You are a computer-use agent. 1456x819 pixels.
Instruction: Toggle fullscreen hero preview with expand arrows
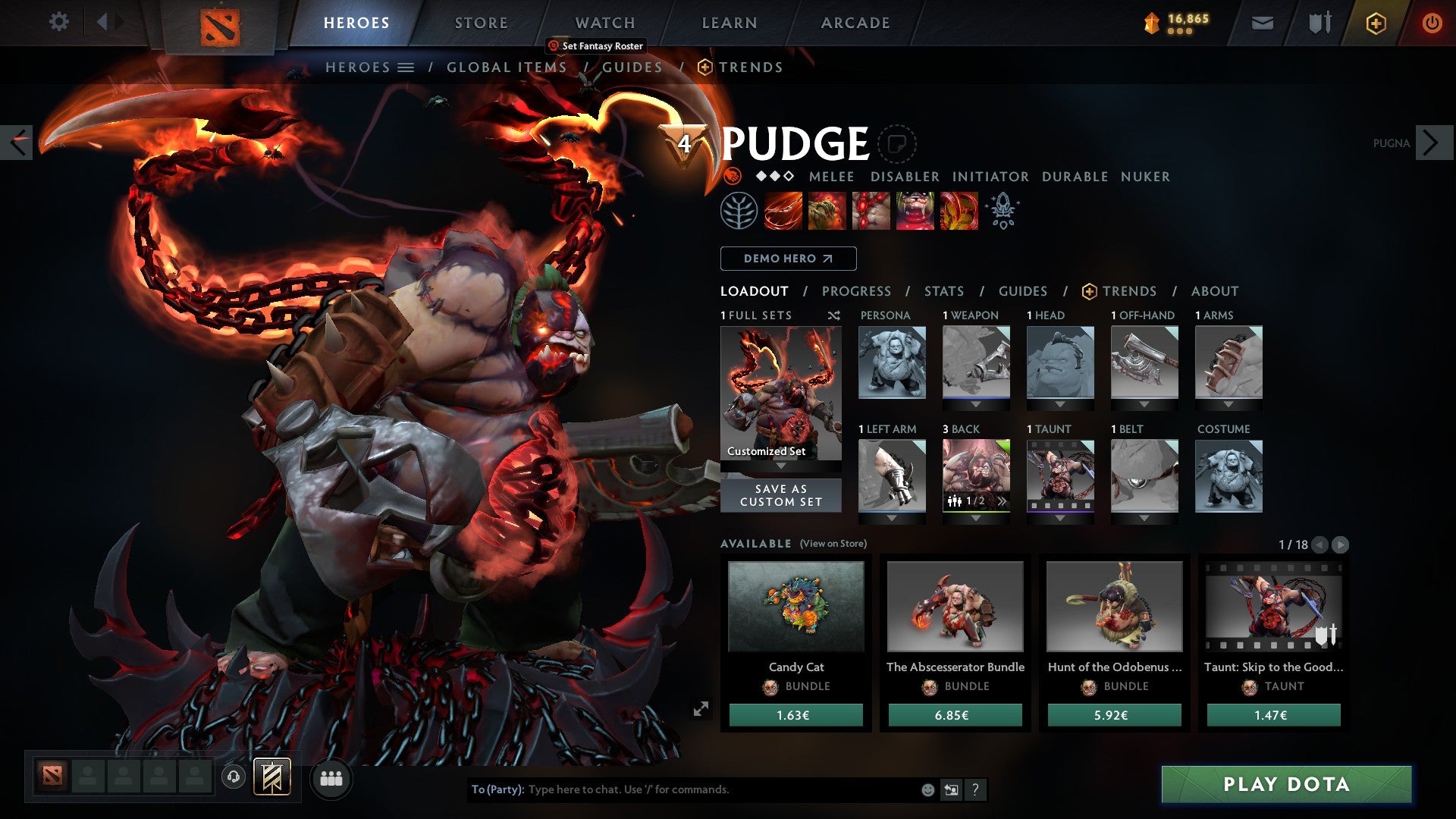(x=701, y=707)
